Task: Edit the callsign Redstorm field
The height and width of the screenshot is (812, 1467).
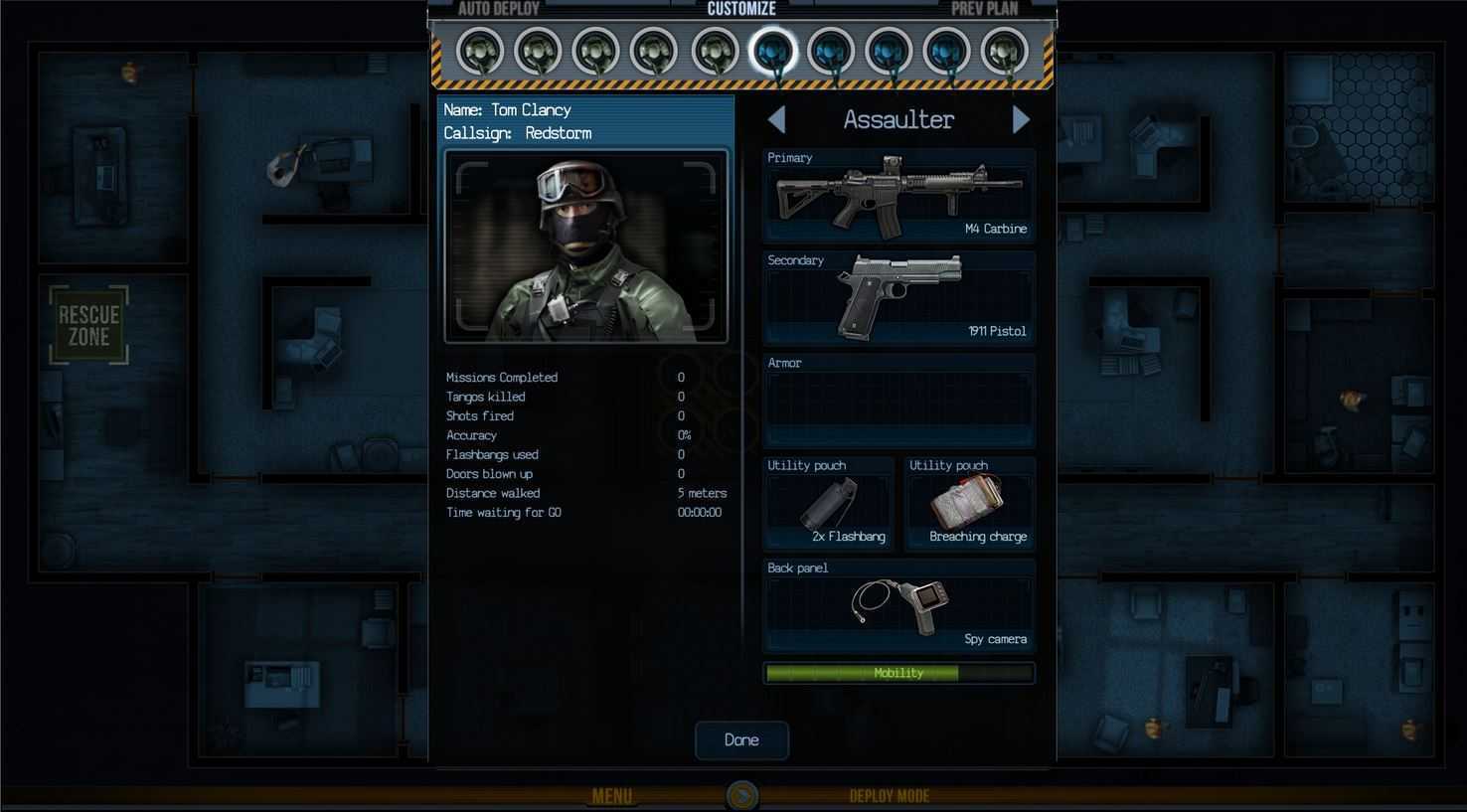Action: 558,133
